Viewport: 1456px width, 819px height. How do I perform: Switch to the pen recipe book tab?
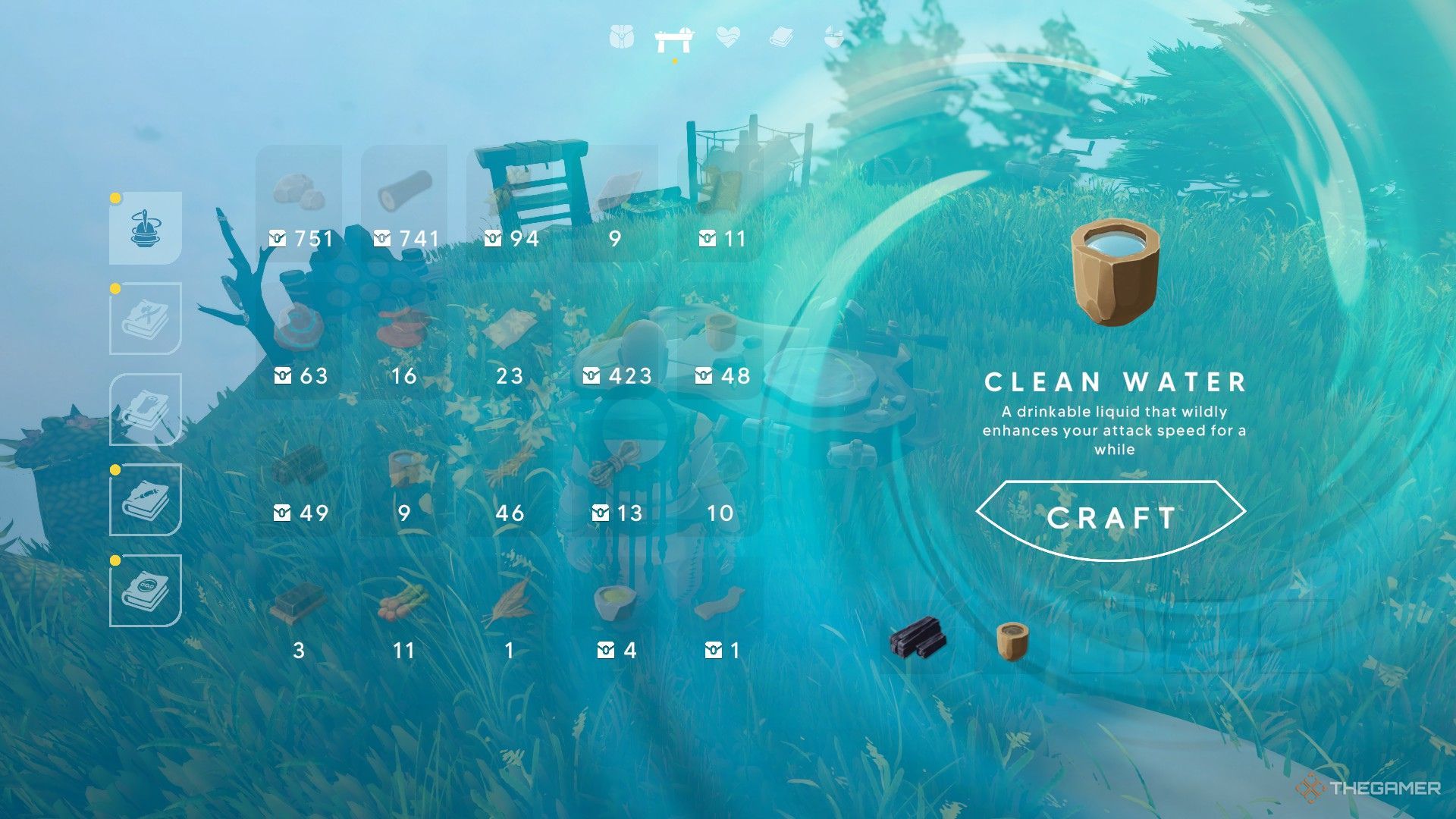(x=147, y=500)
